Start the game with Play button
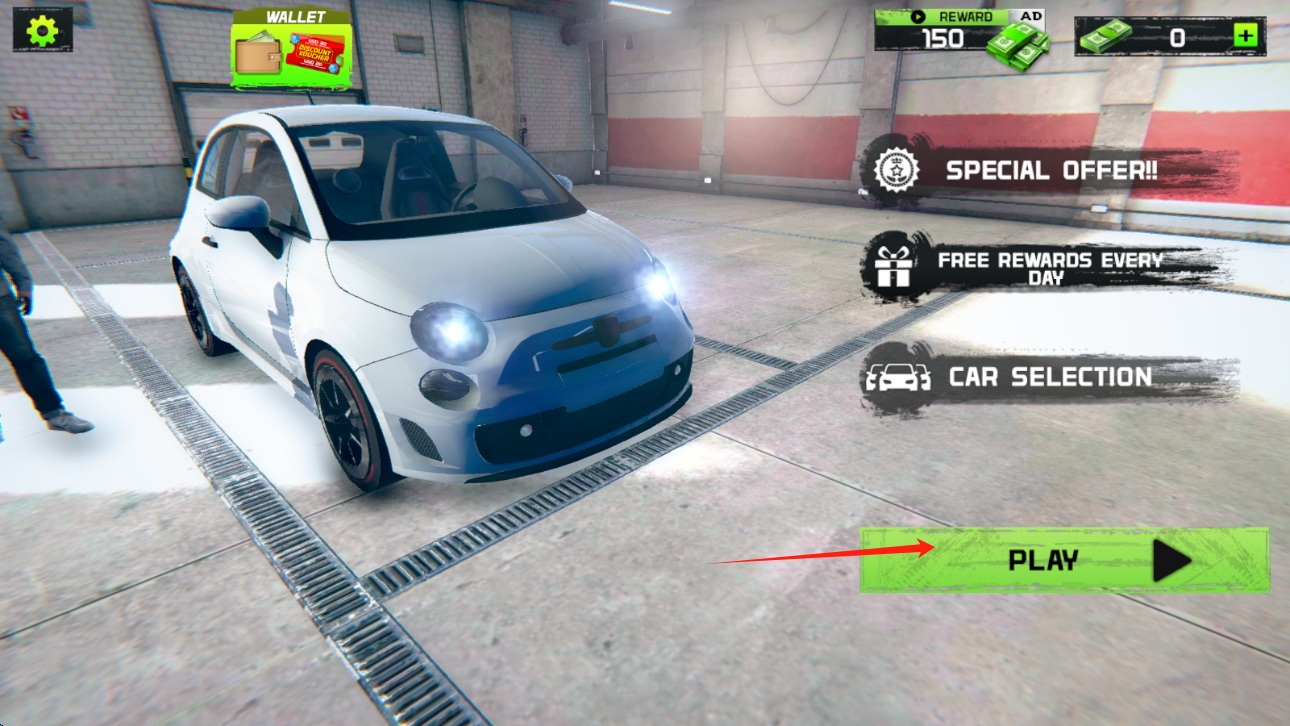The image size is (1290, 726). [x=1064, y=560]
